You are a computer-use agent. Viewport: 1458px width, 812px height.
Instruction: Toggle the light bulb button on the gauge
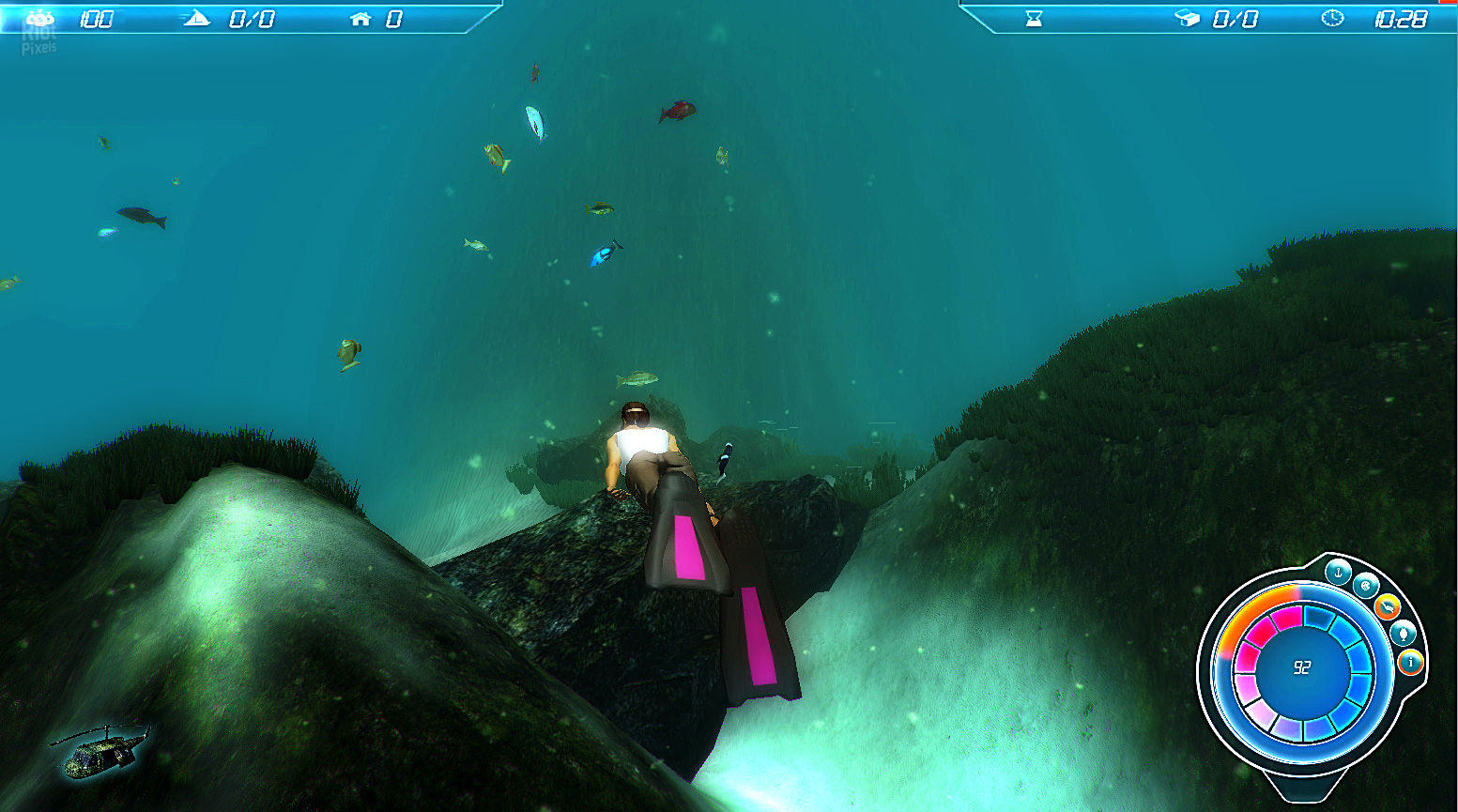point(1403,633)
